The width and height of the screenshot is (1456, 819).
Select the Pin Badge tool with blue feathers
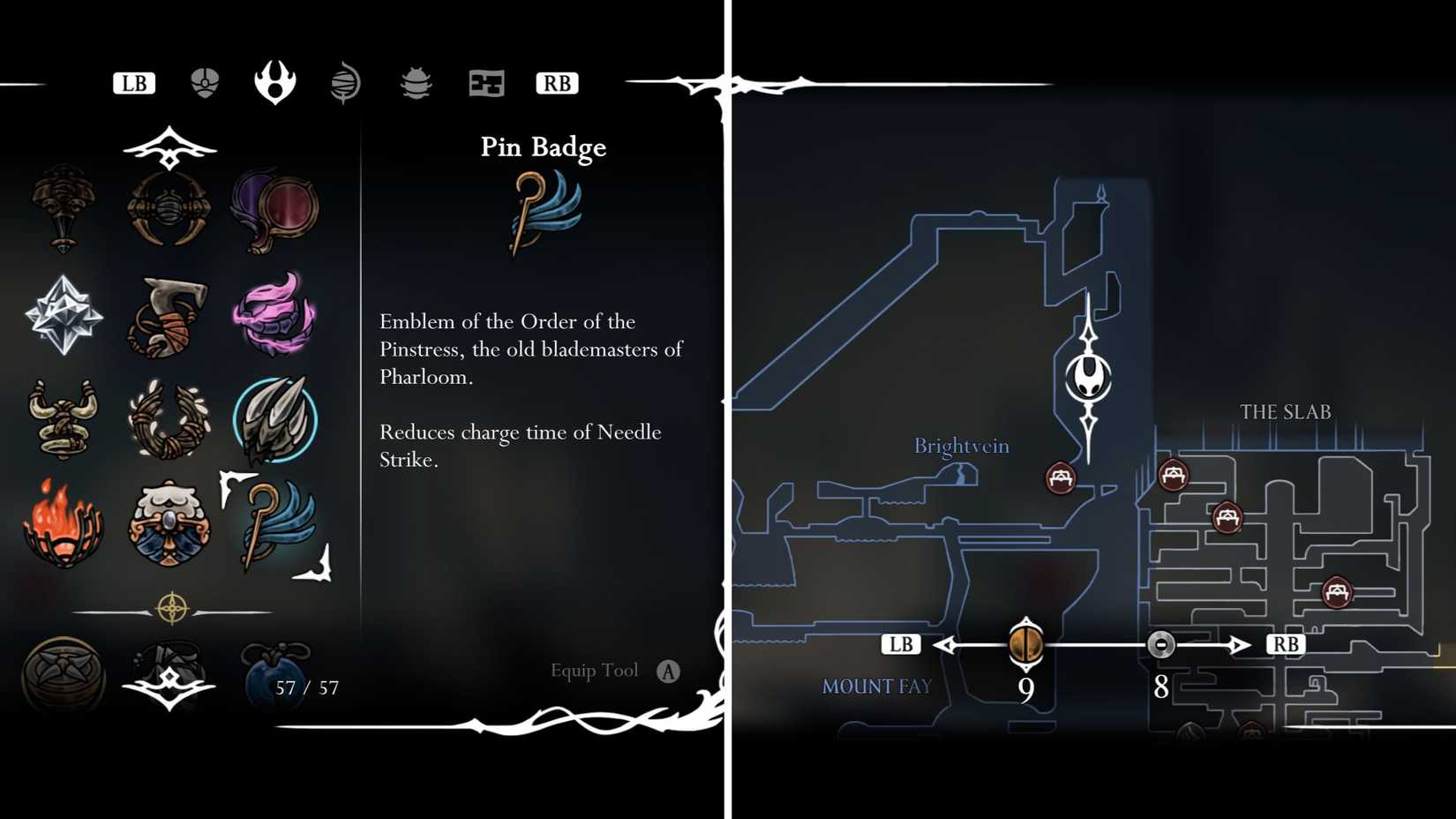coord(275,521)
